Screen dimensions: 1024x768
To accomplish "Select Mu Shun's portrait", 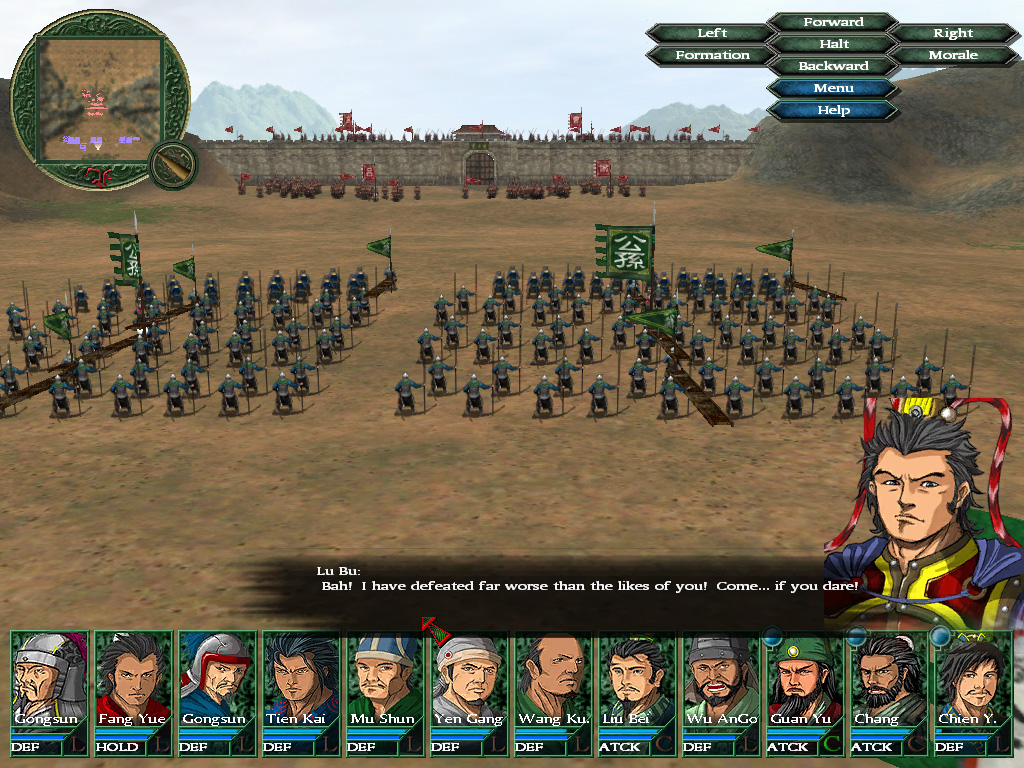I will click(x=385, y=680).
